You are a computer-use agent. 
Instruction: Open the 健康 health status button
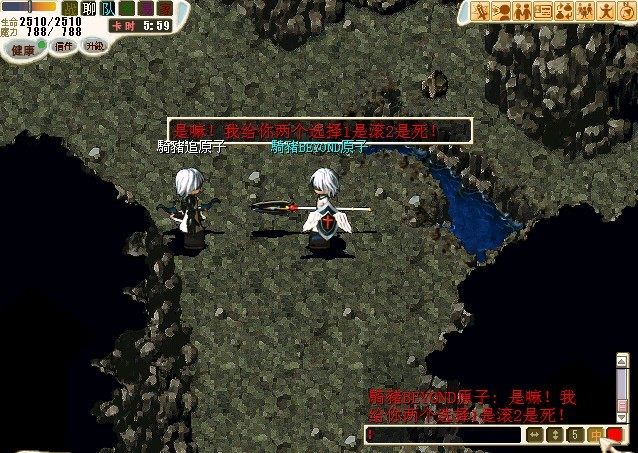22,49
